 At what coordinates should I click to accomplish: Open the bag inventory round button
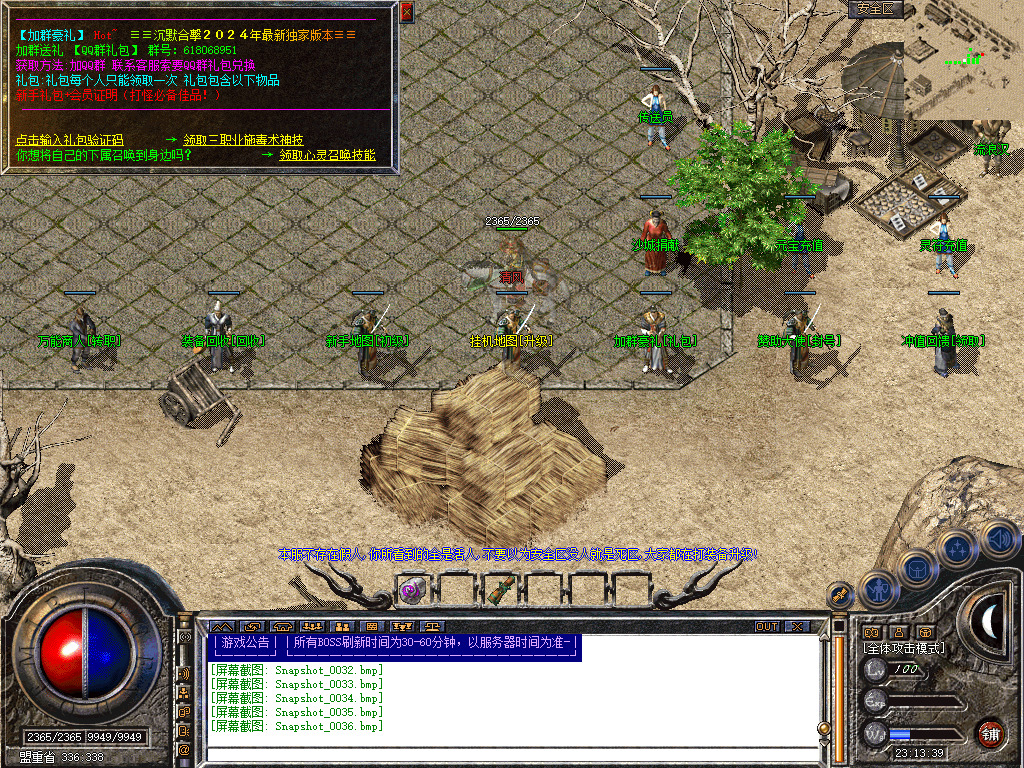[x=918, y=570]
